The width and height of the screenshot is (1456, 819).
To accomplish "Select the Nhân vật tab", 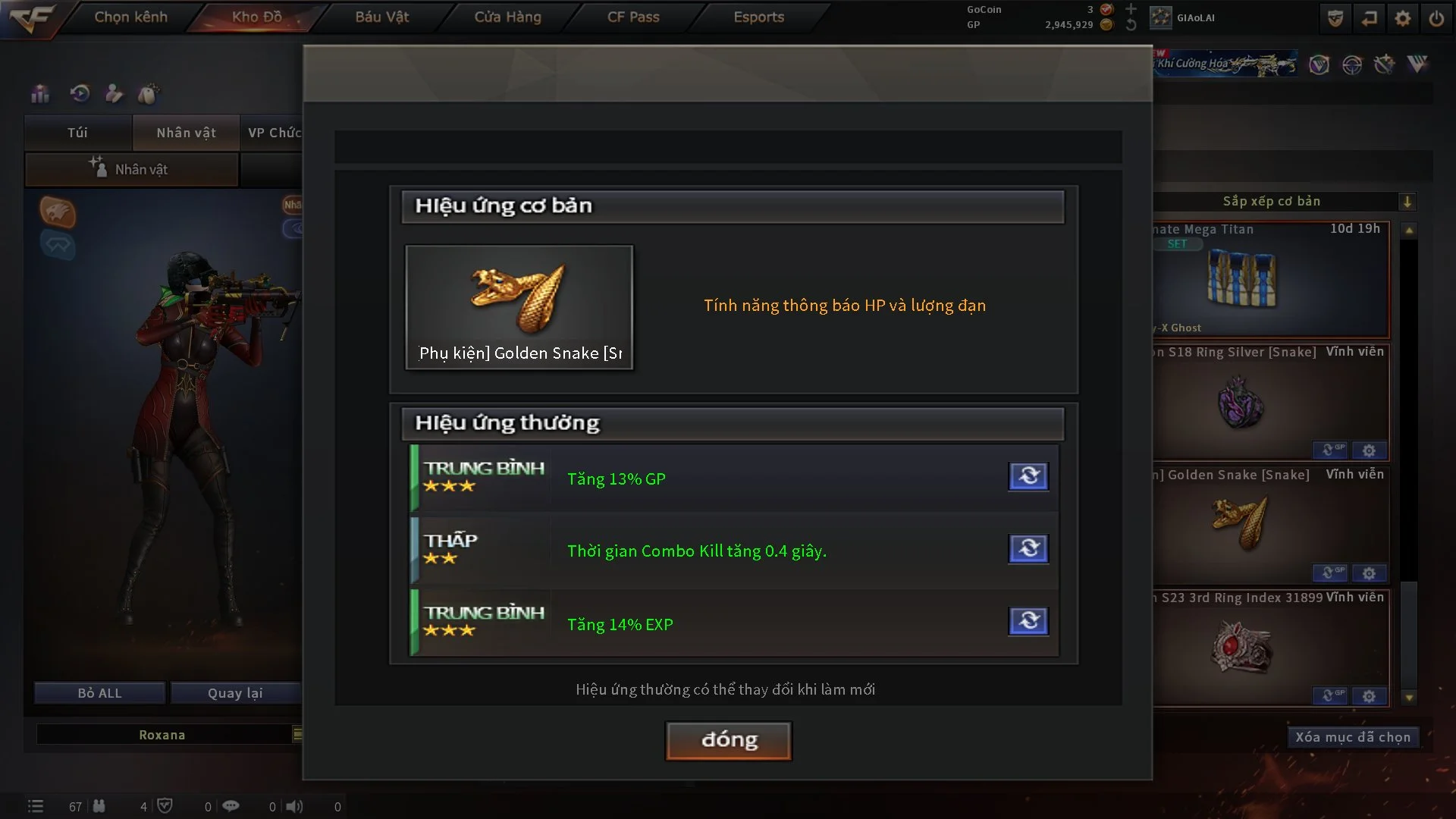I will [x=186, y=133].
